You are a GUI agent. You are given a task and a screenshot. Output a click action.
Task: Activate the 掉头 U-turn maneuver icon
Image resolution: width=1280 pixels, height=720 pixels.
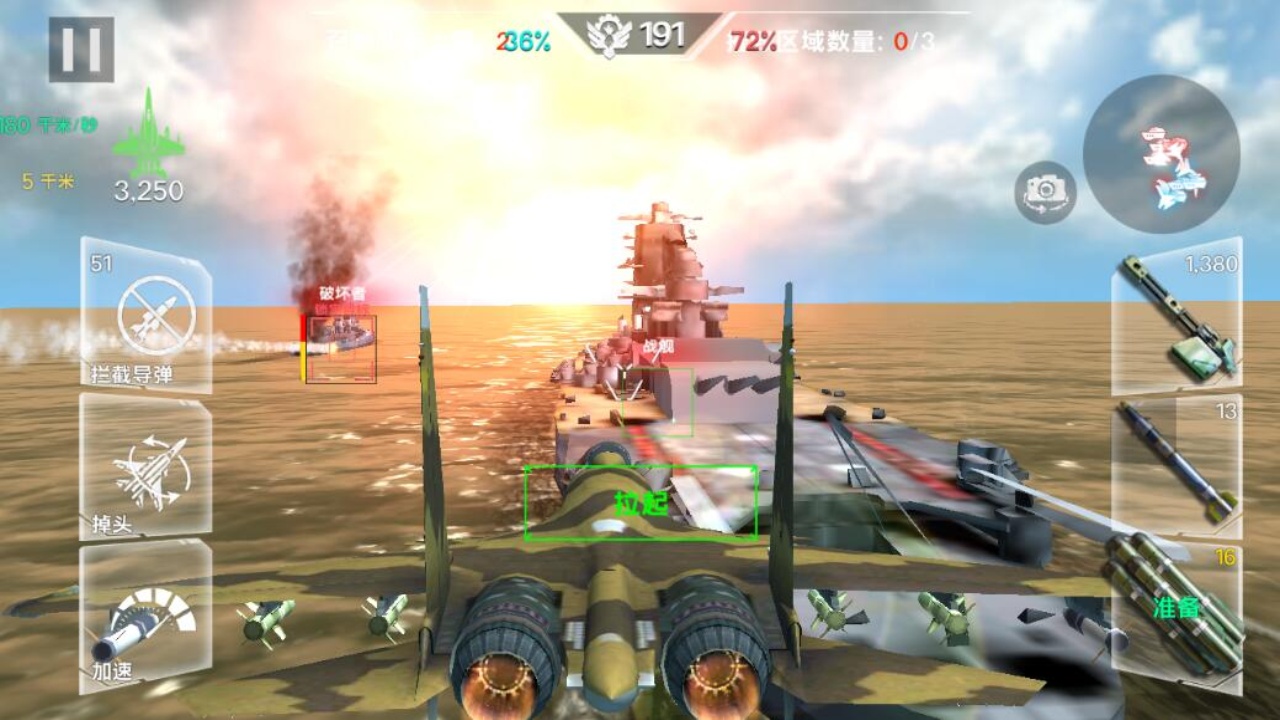[148, 470]
